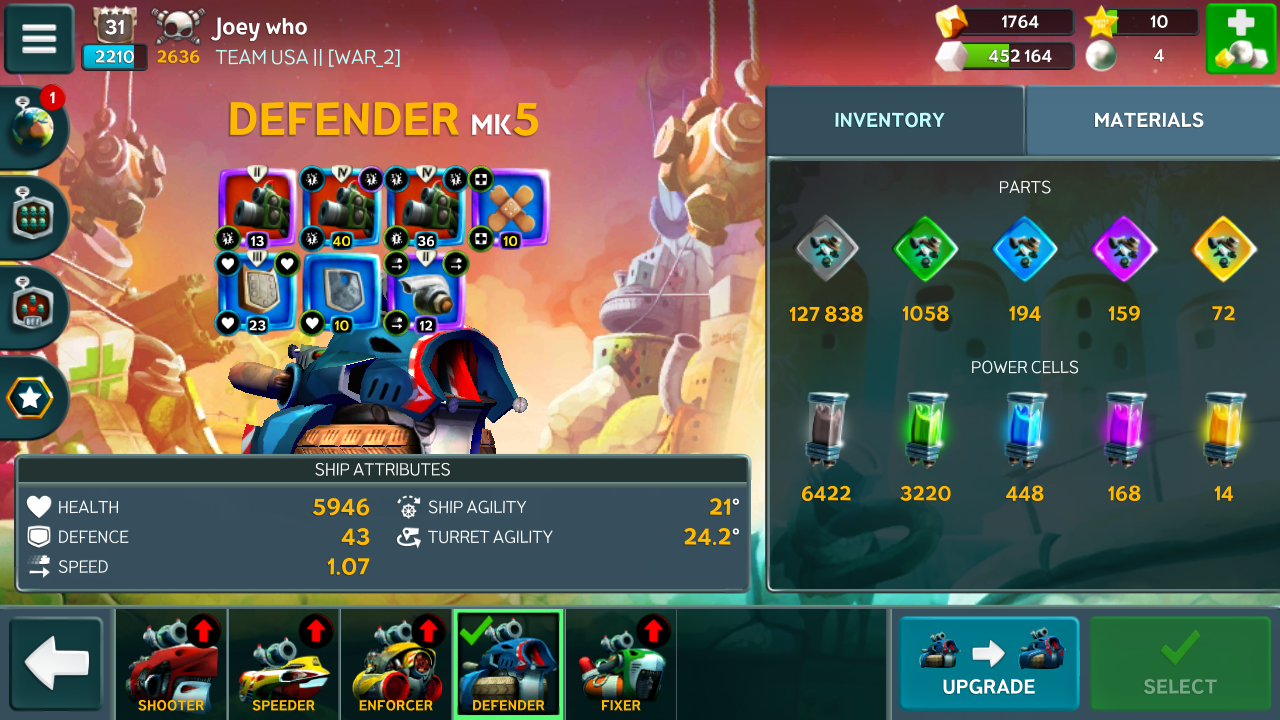Tap the purple parts item
The width and height of the screenshot is (1280, 720).
click(x=1124, y=249)
